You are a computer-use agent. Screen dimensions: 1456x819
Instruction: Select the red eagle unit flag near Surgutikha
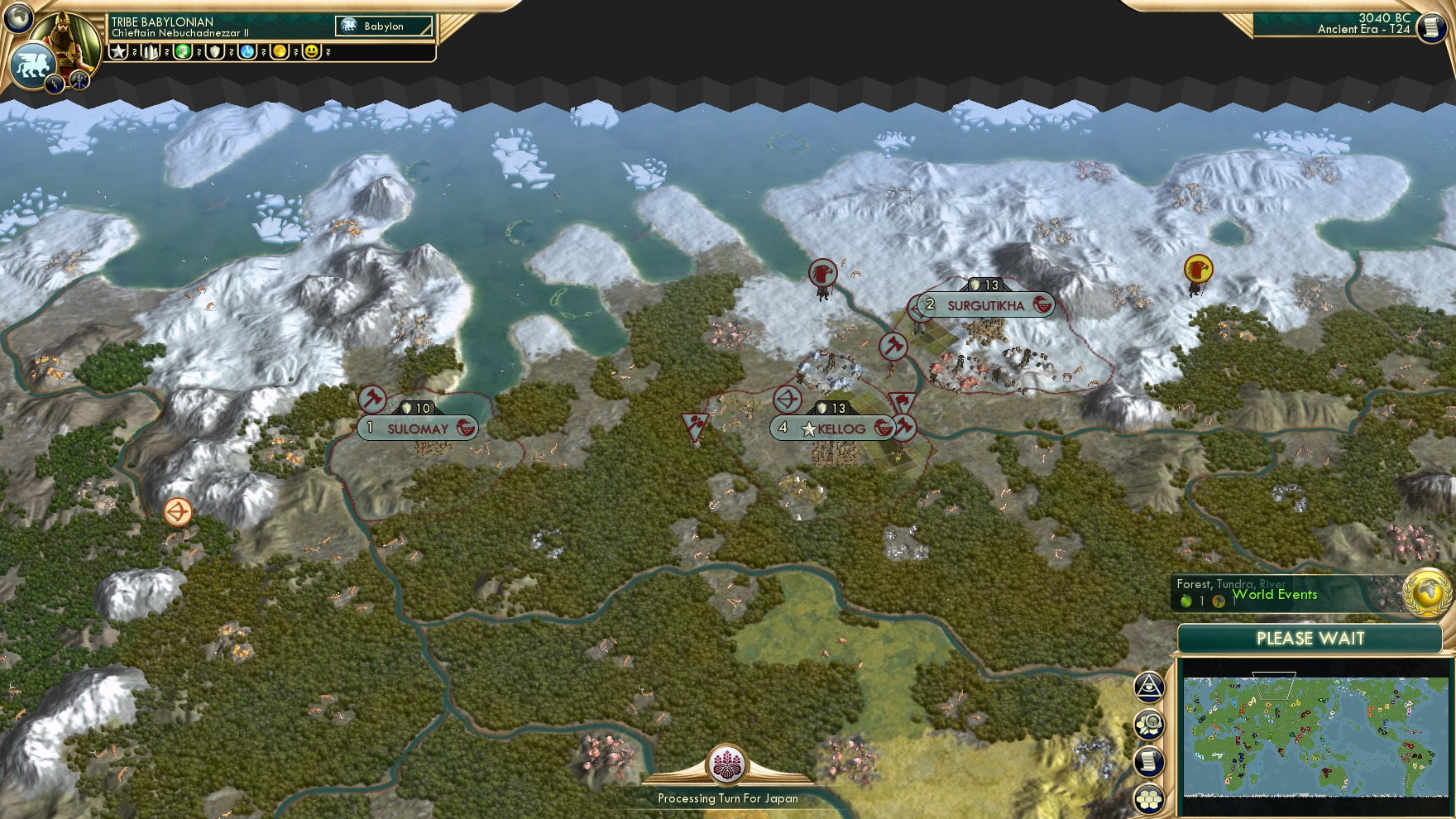click(821, 274)
